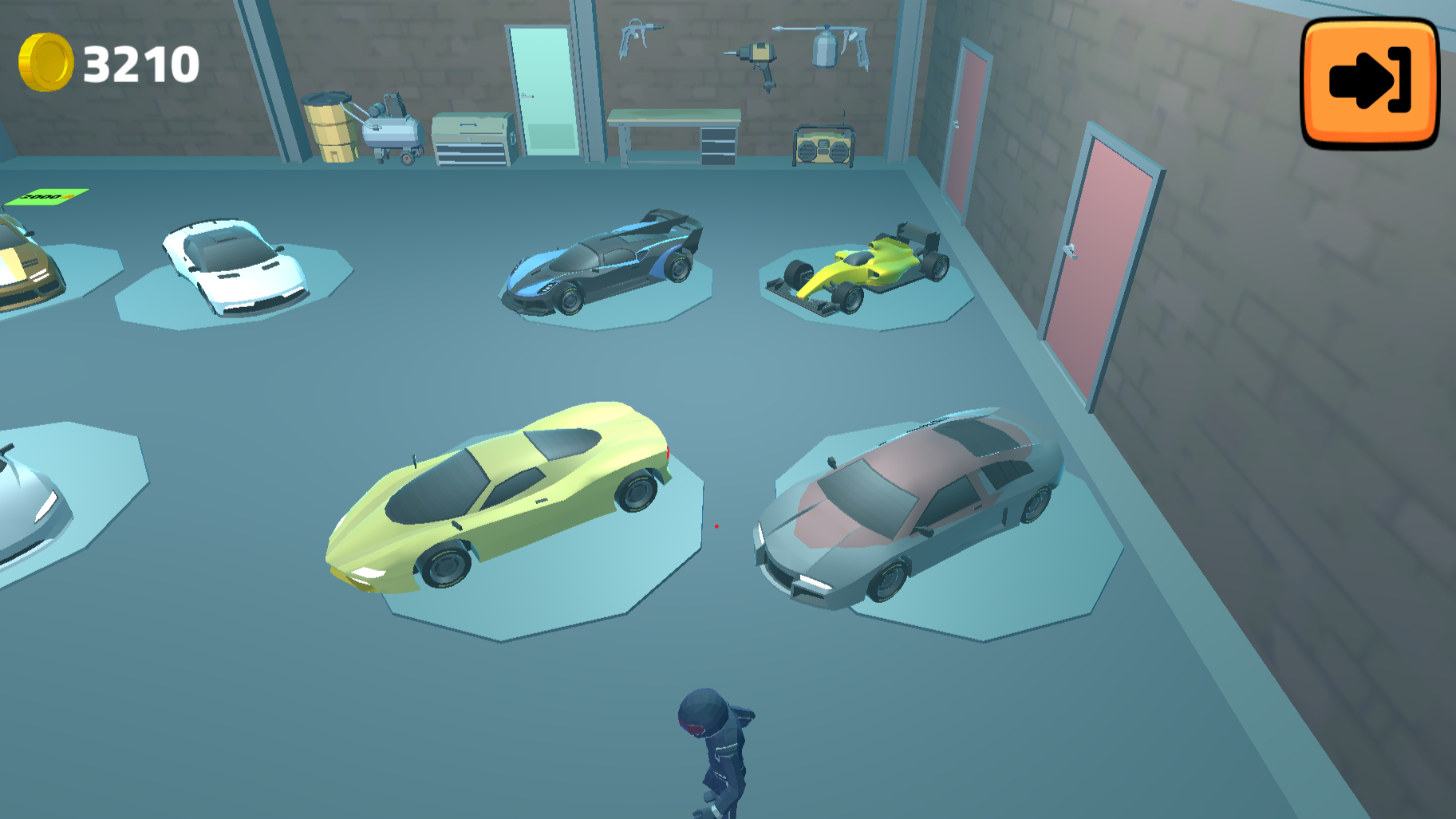Click the coin balance showing 3210
Screen dimensions: 1456x819
(140, 62)
